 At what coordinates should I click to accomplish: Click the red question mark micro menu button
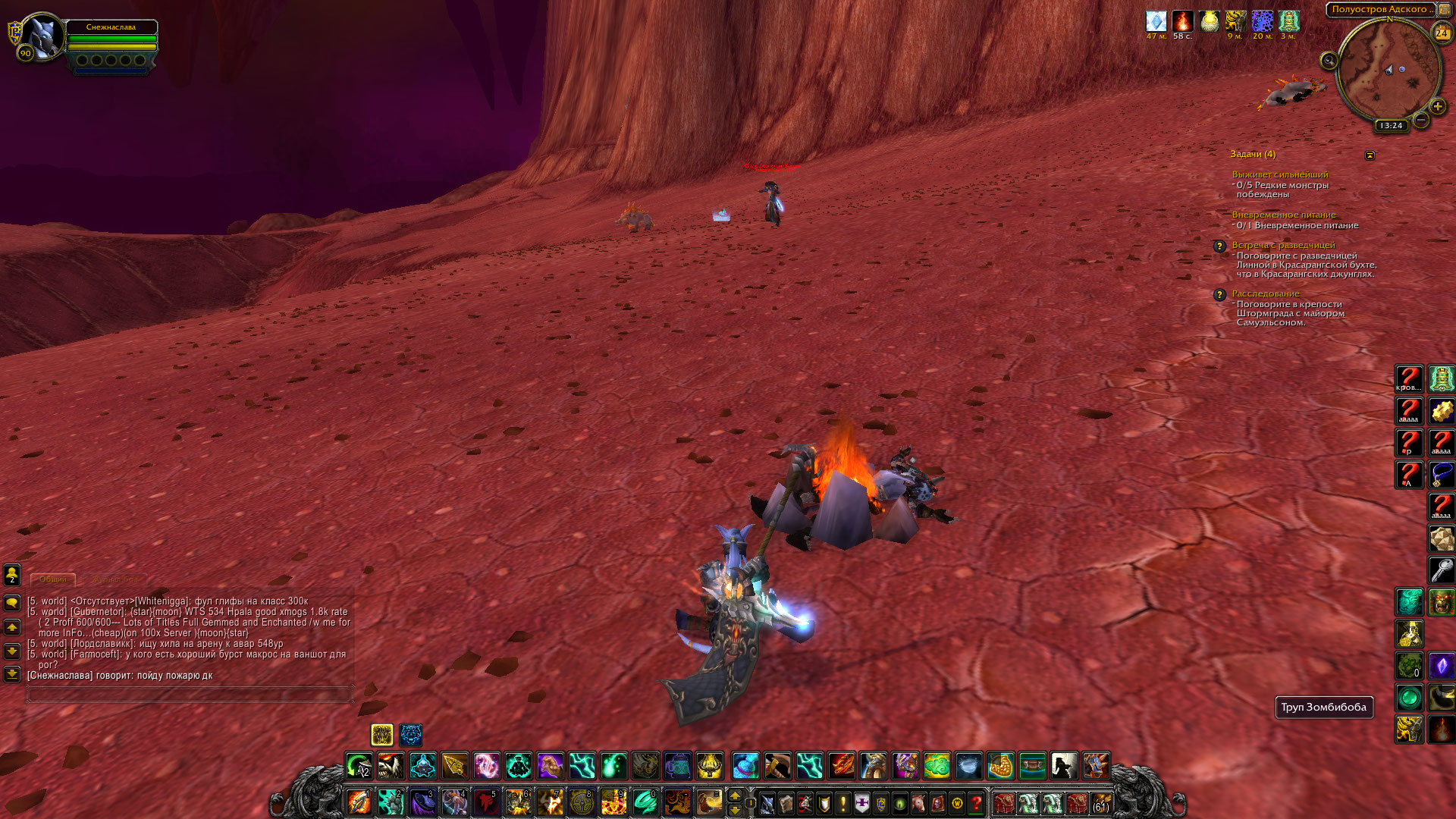click(976, 803)
